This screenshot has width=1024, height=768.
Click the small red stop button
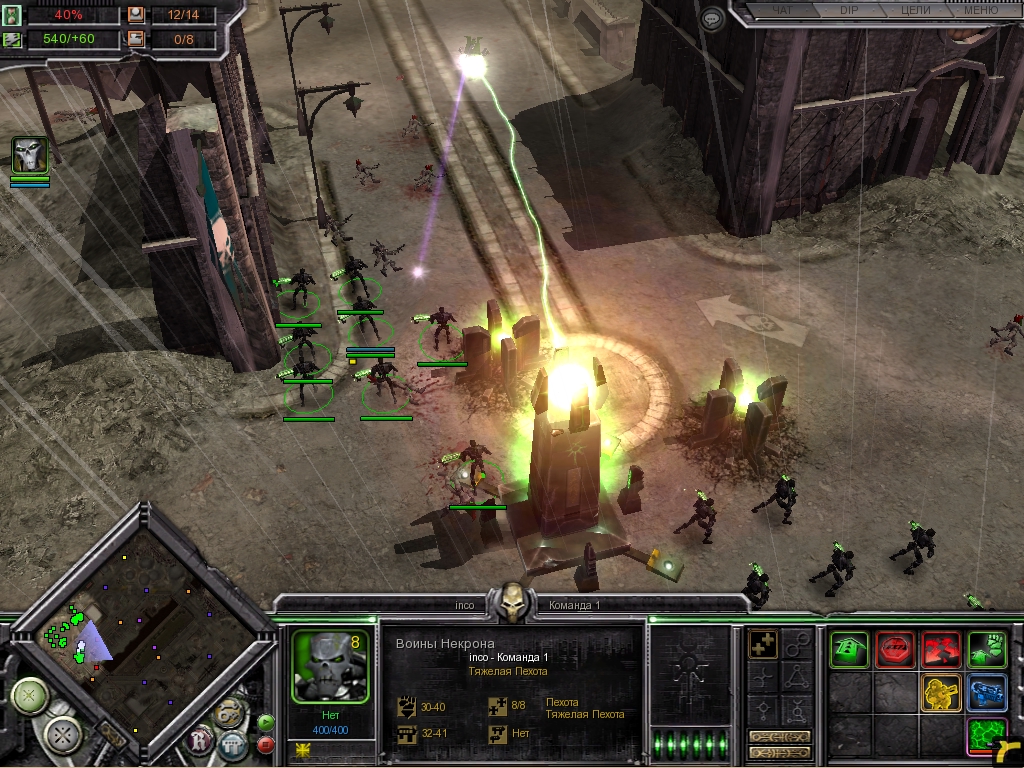pos(266,744)
